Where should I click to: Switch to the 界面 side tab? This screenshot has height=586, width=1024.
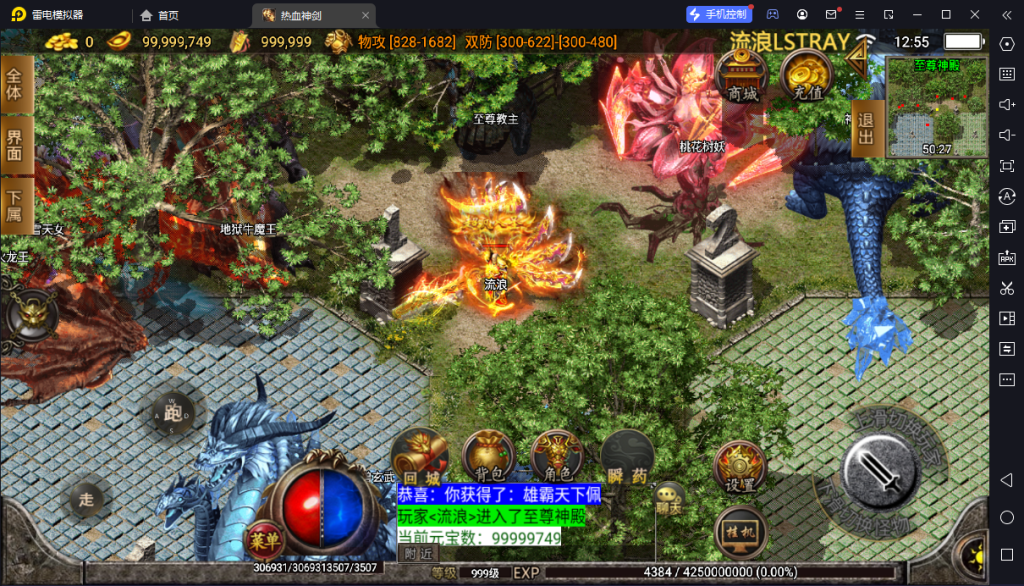pos(15,147)
